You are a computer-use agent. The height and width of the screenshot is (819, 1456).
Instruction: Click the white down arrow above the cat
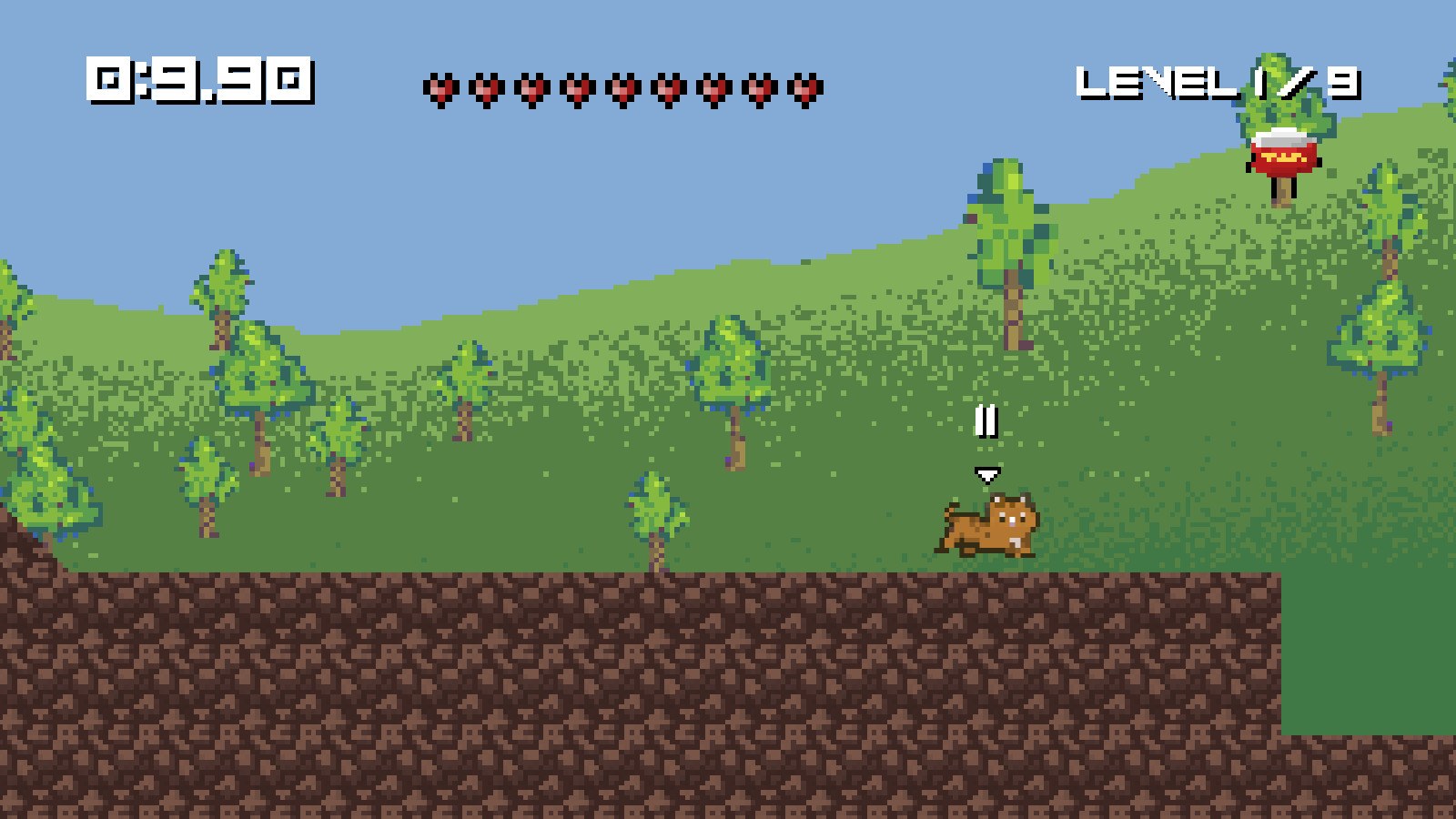pyautogui.click(x=988, y=472)
